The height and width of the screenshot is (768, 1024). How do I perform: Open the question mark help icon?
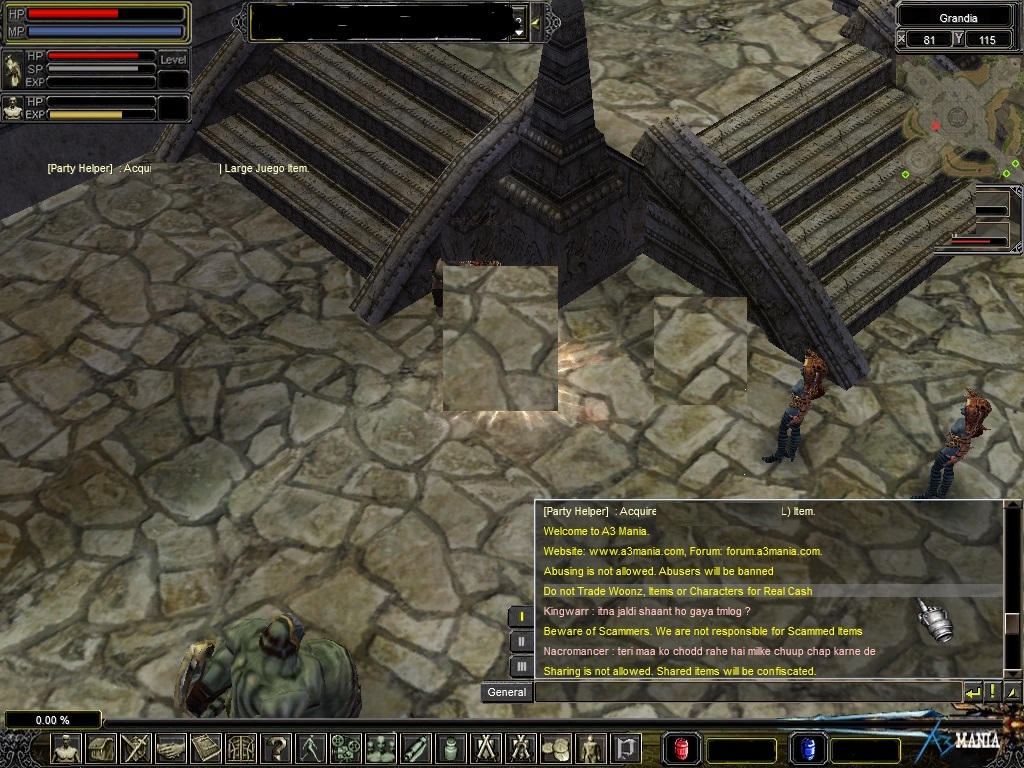(276, 749)
